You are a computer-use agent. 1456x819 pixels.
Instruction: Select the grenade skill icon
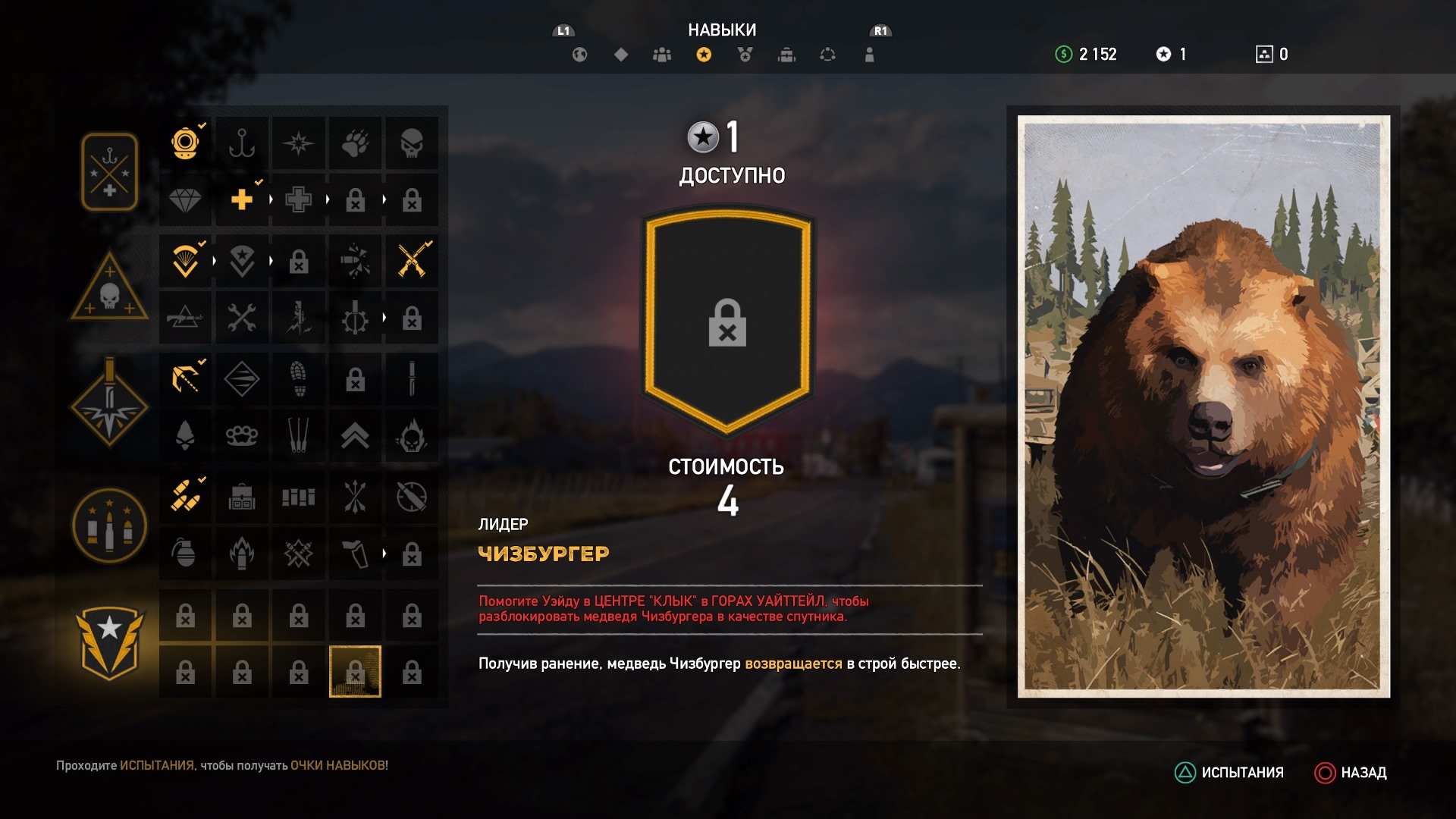tap(186, 554)
